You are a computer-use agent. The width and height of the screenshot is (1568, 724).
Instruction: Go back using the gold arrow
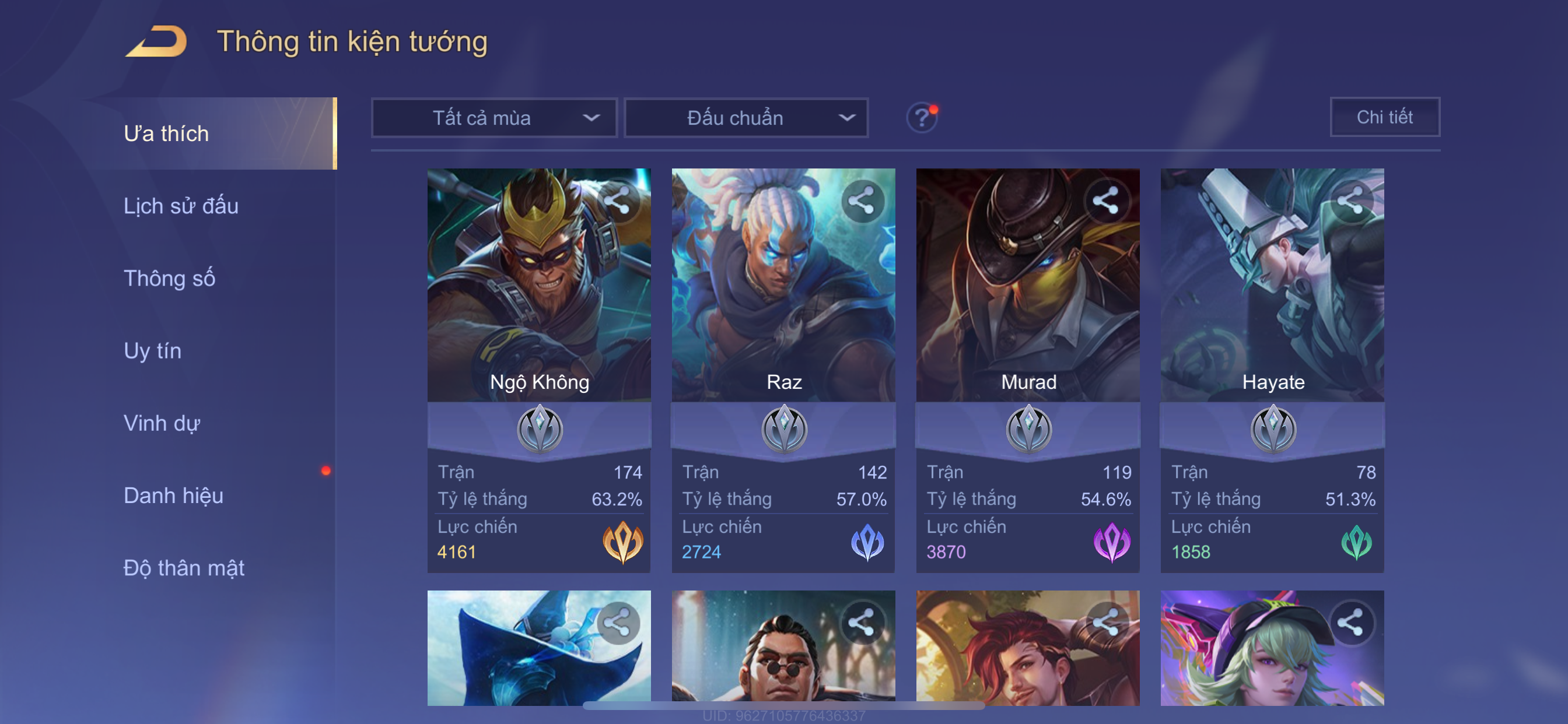(157, 41)
